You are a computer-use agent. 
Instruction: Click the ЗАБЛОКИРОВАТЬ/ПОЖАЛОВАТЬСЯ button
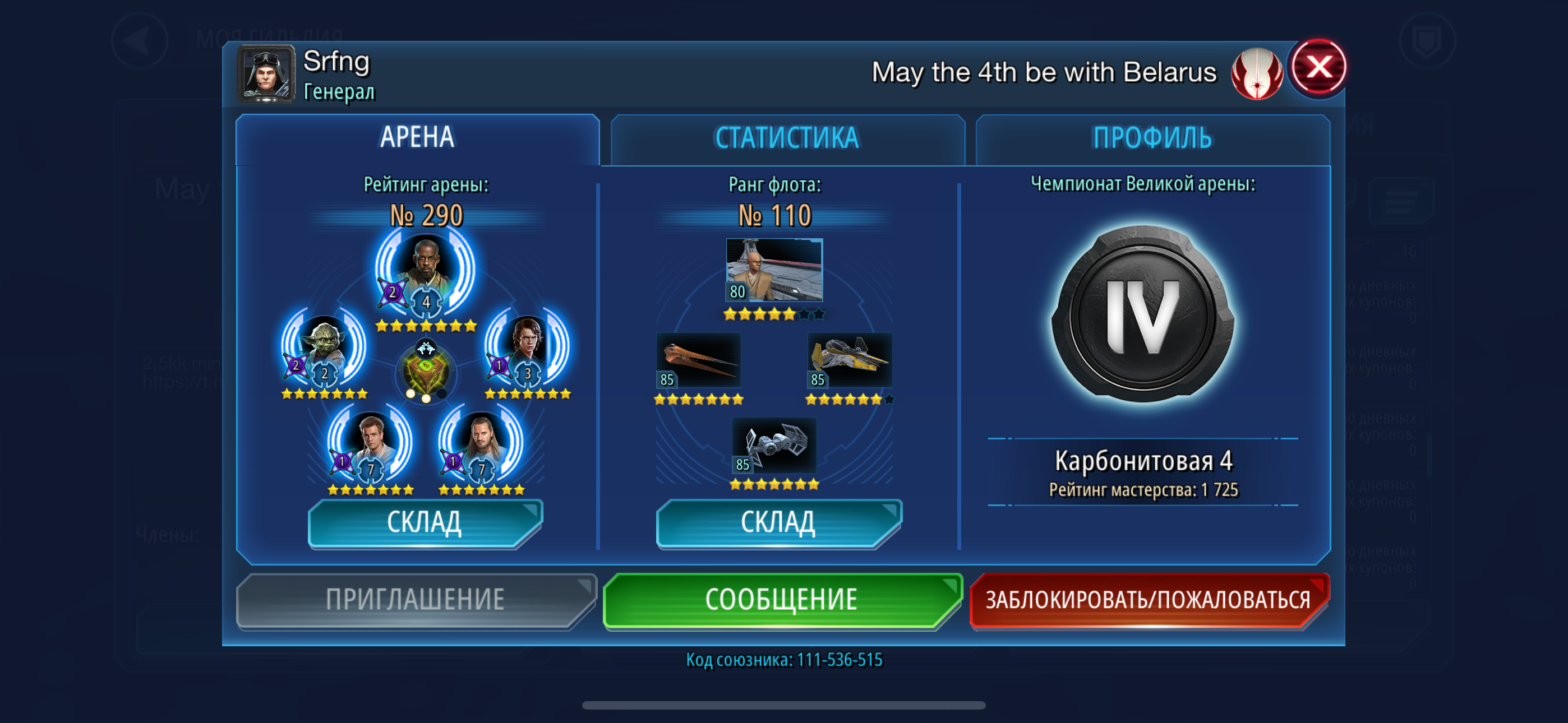(x=1148, y=600)
